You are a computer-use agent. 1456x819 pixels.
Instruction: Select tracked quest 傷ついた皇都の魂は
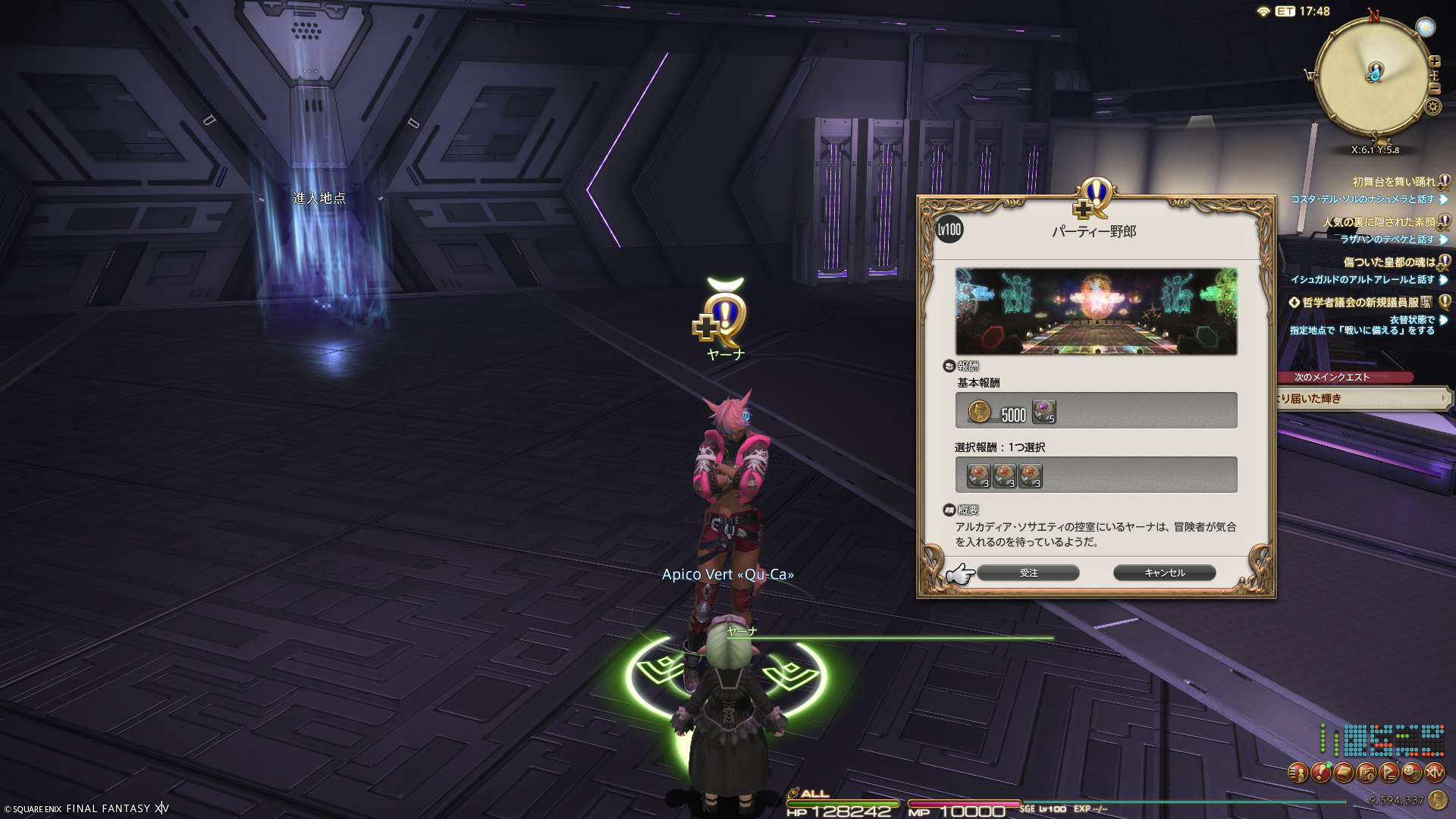tap(1389, 262)
